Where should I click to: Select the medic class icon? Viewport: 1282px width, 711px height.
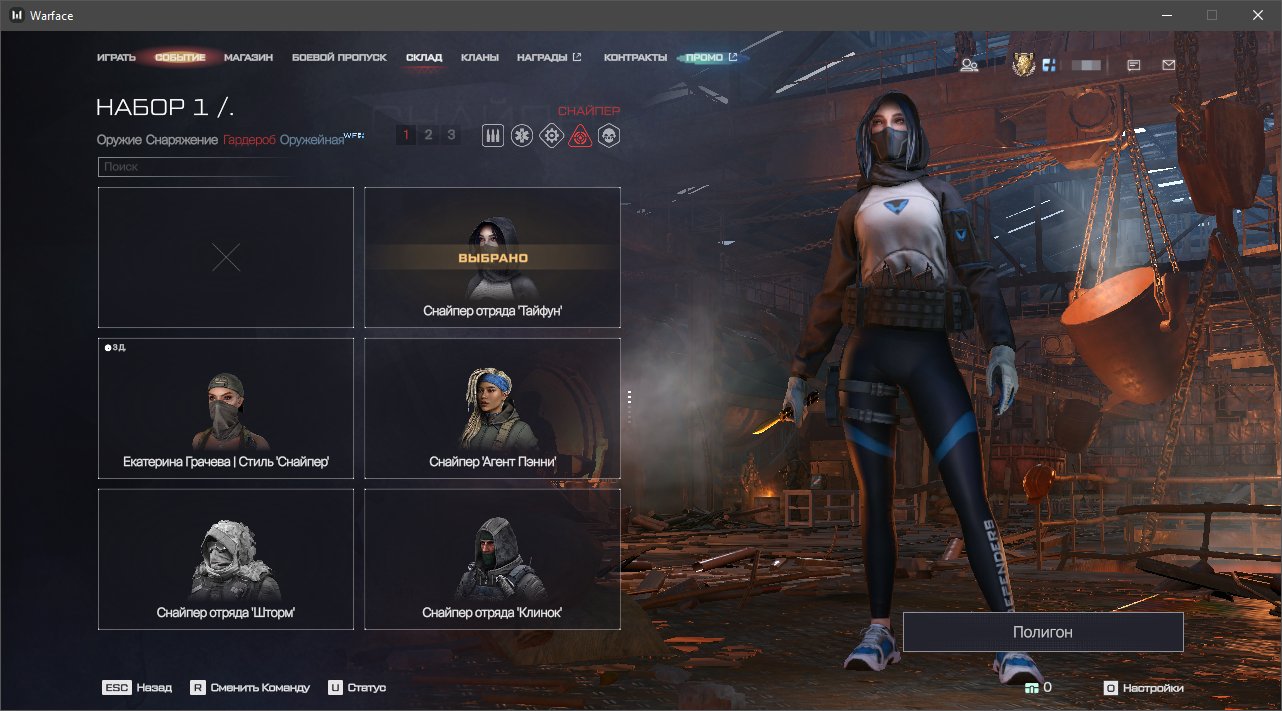521,136
